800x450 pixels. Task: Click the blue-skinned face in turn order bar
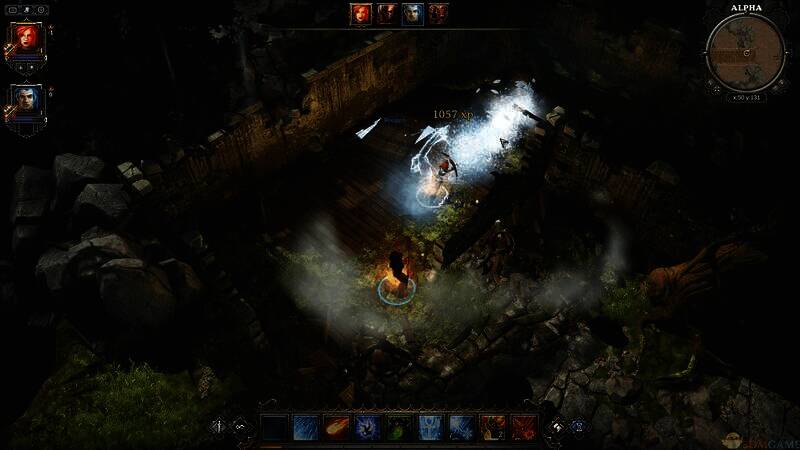pyautogui.click(x=412, y=14)
